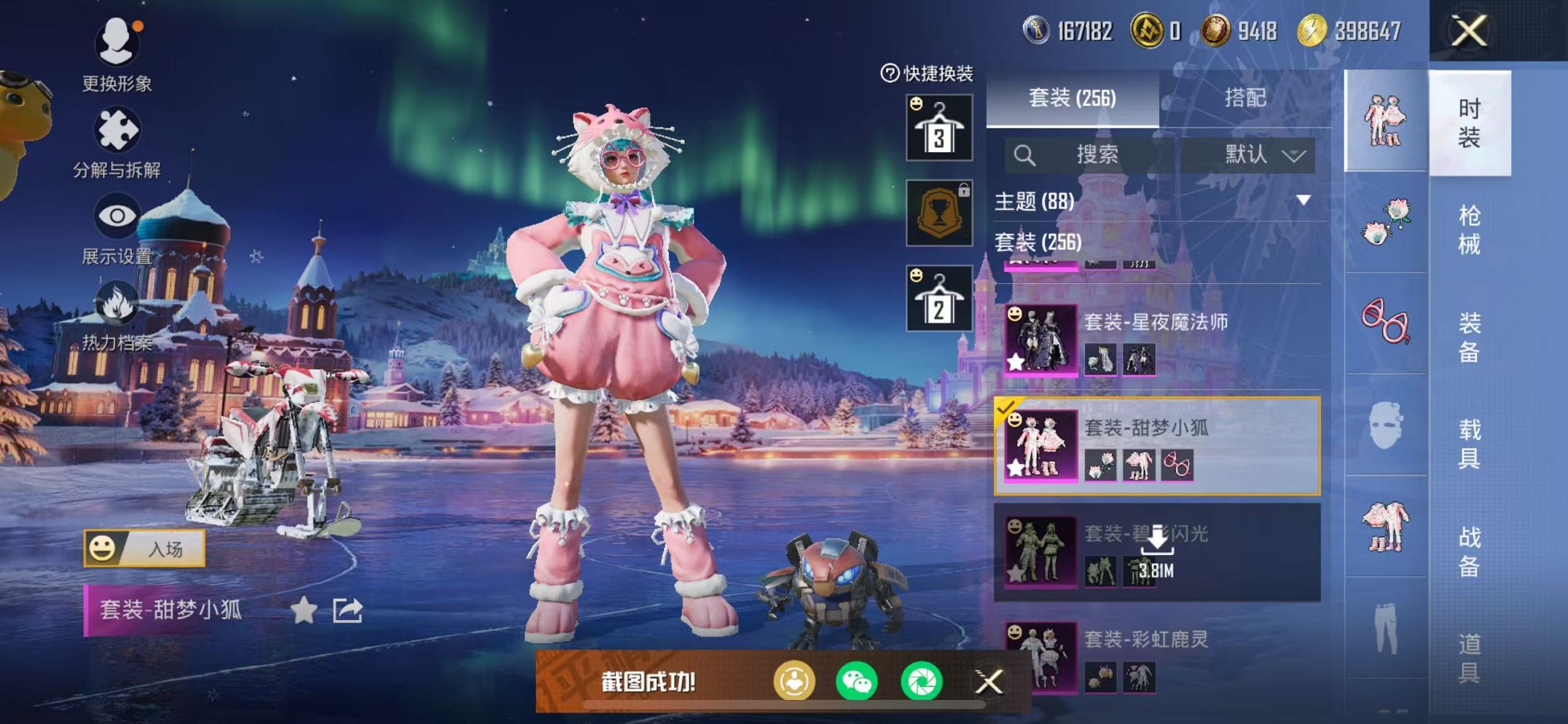Viewport: 1568px width, 724px height.
Task: Open 更换形象 change appearance
Action: point(117,55)
